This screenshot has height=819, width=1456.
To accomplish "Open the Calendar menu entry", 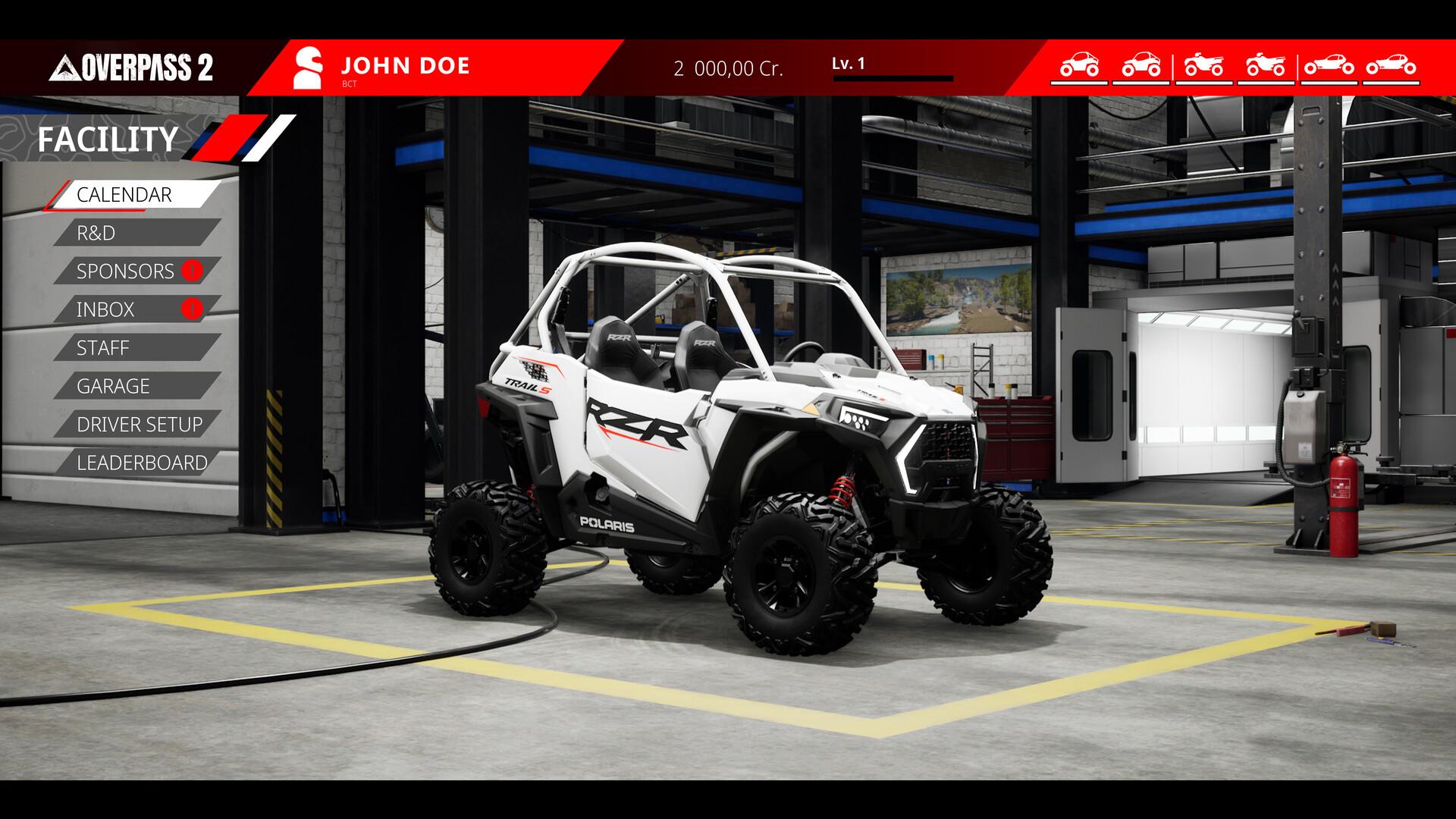I will pyautogui.click(x=125, y=195).
